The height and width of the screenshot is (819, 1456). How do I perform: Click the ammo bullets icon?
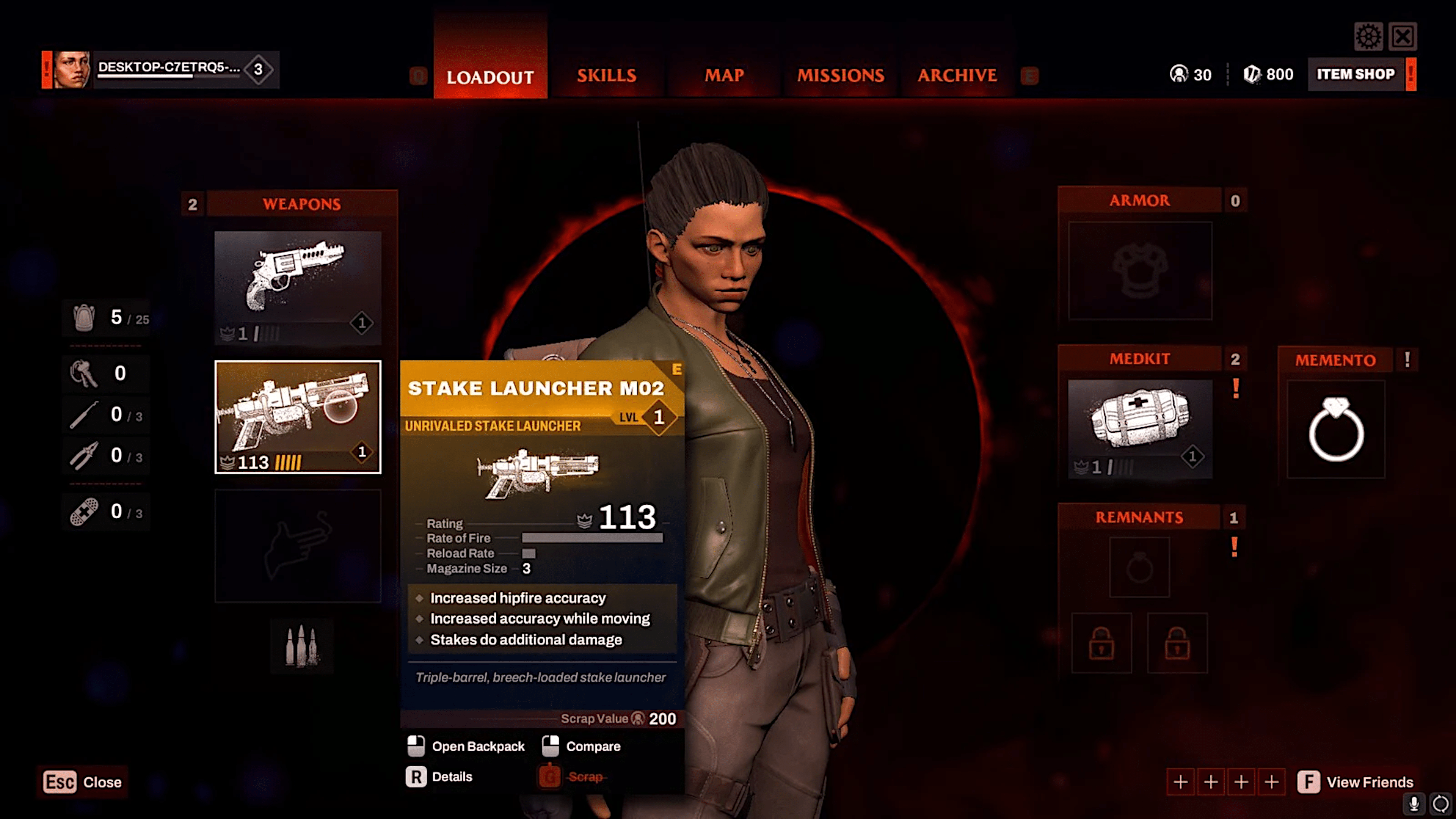[x=301, y=646]
